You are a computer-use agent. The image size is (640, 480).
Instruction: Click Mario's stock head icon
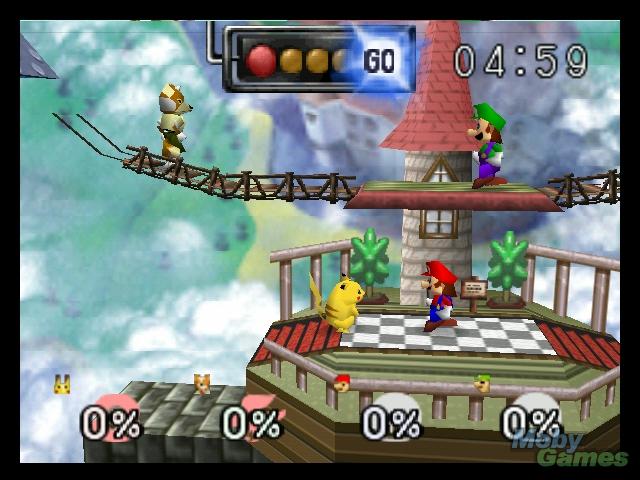(x=343, y=383)
